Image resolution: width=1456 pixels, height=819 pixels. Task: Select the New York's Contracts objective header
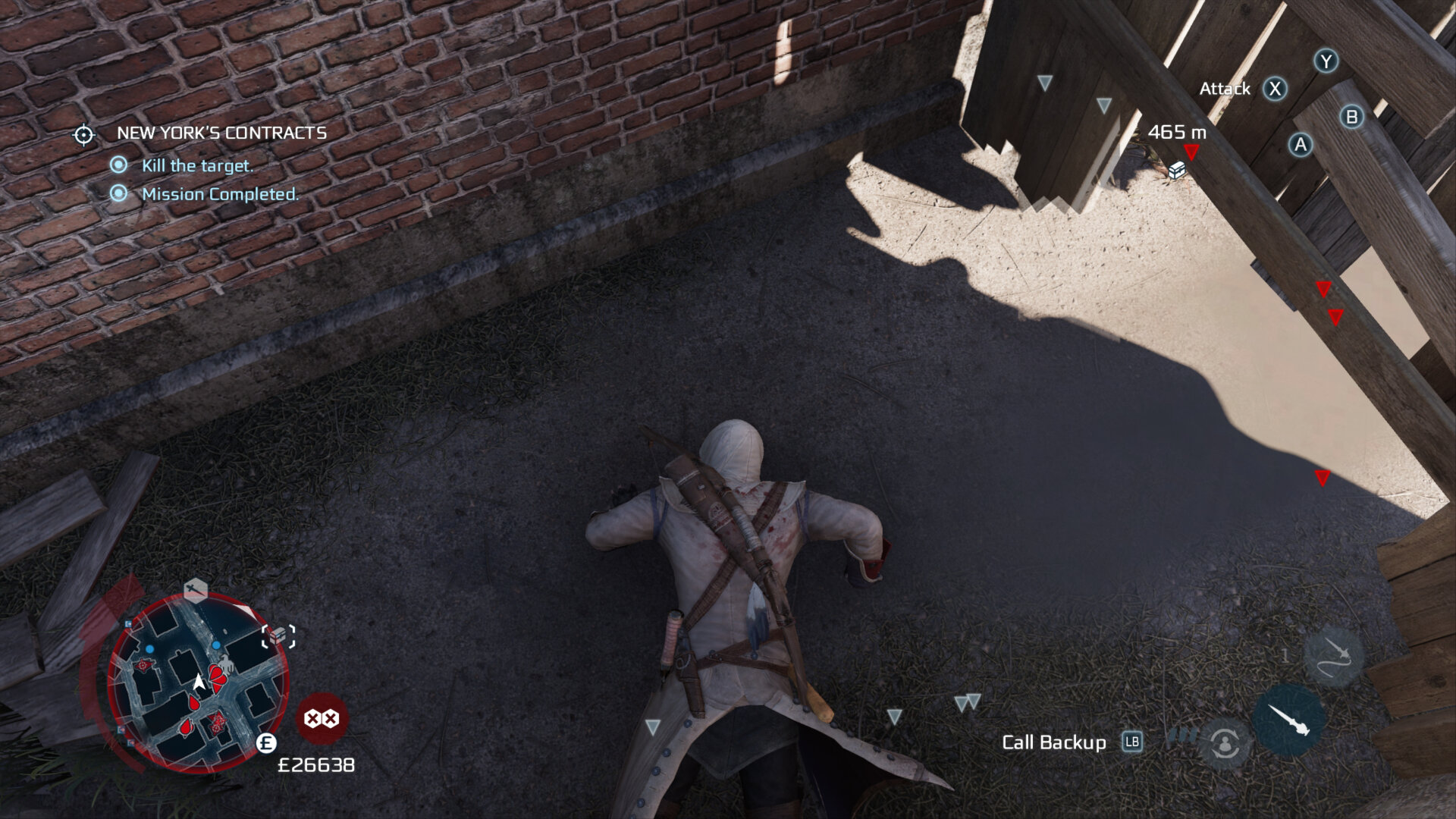pos(221,133)
